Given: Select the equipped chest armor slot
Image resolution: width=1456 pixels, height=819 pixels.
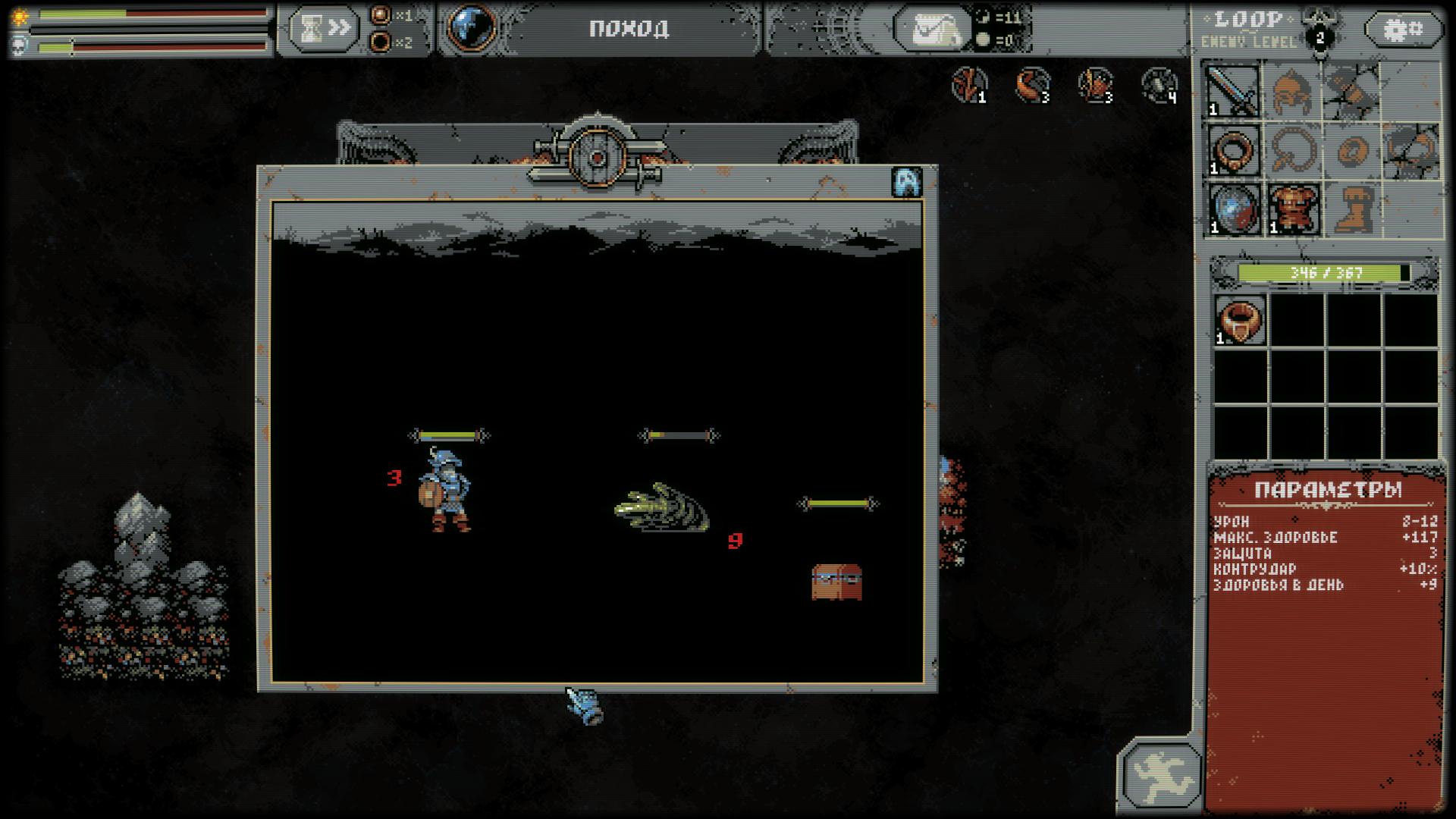Looking at the screenshot, I should [1292, 209].
